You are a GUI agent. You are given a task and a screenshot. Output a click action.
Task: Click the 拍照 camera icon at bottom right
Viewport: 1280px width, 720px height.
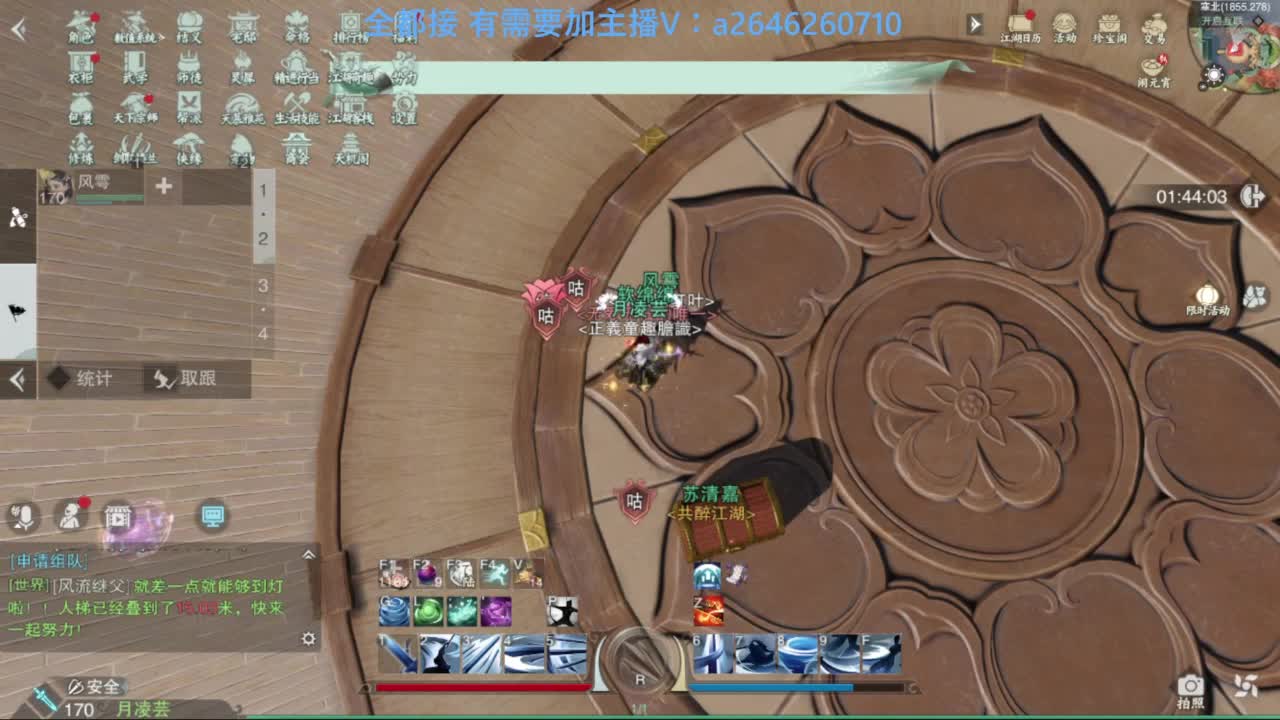(x=1190, y=685)
